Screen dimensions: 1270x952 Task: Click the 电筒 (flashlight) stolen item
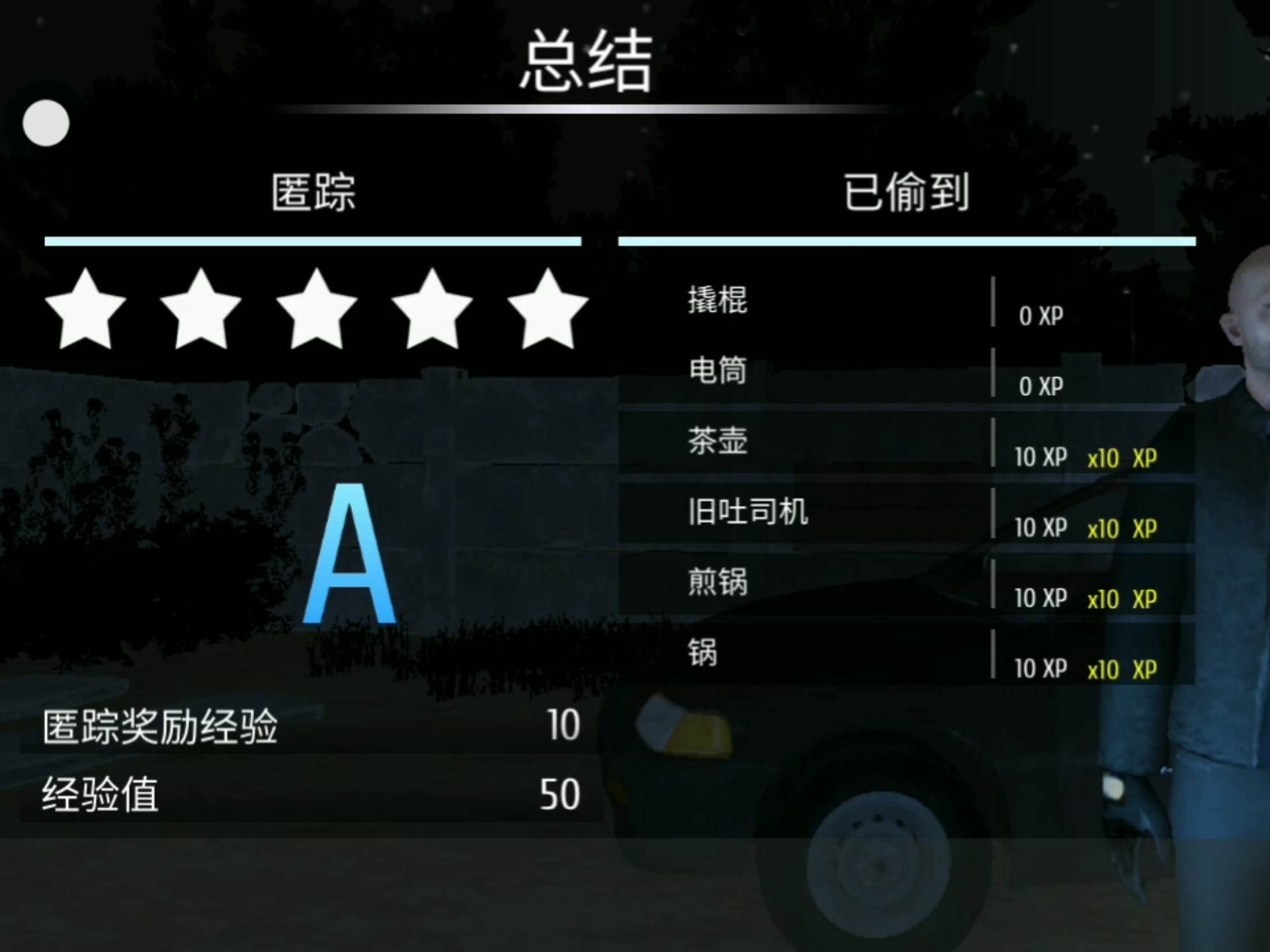(718, 372)
